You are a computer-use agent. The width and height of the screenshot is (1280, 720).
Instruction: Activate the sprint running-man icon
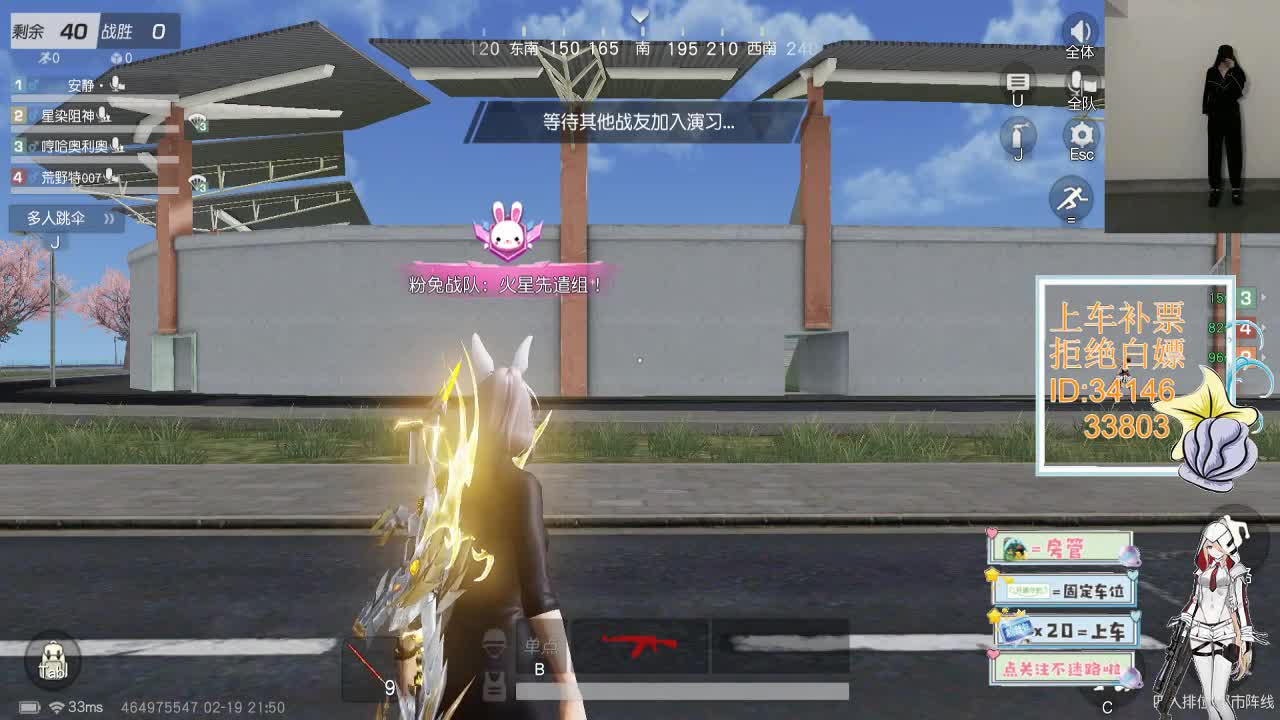click(1072, 198)
